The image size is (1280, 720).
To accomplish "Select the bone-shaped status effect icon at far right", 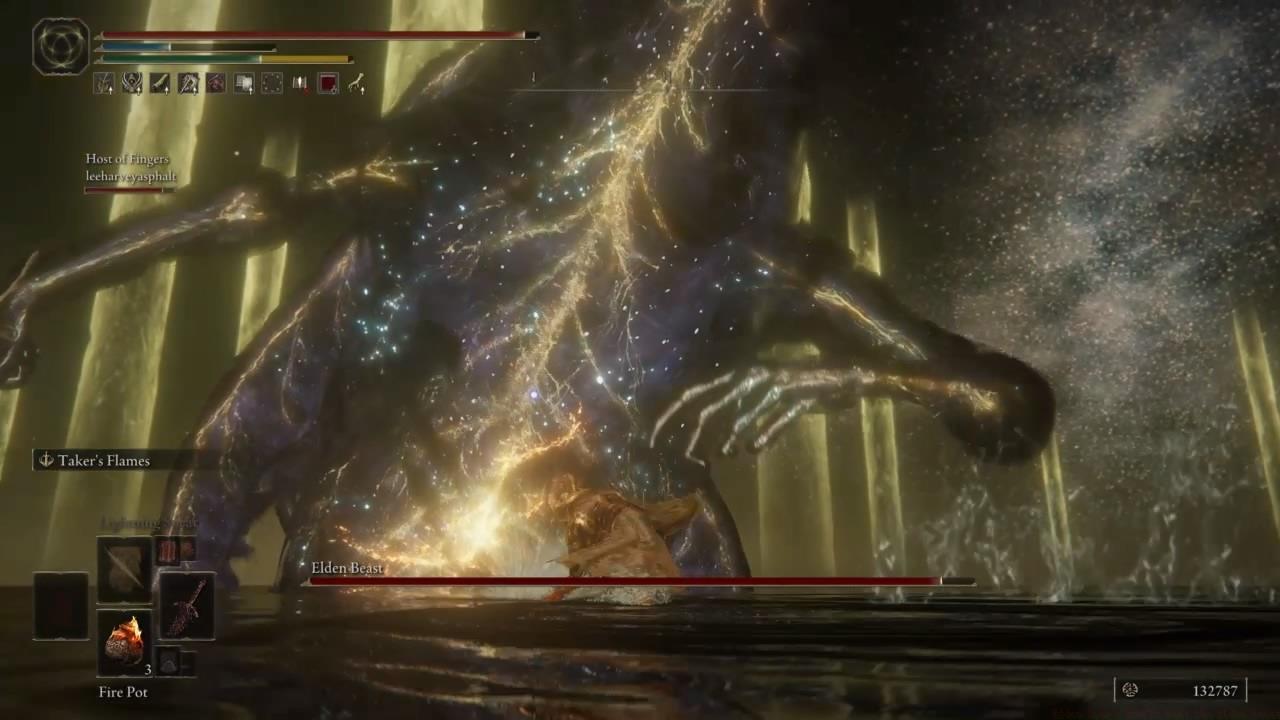I will click(358, 83).
